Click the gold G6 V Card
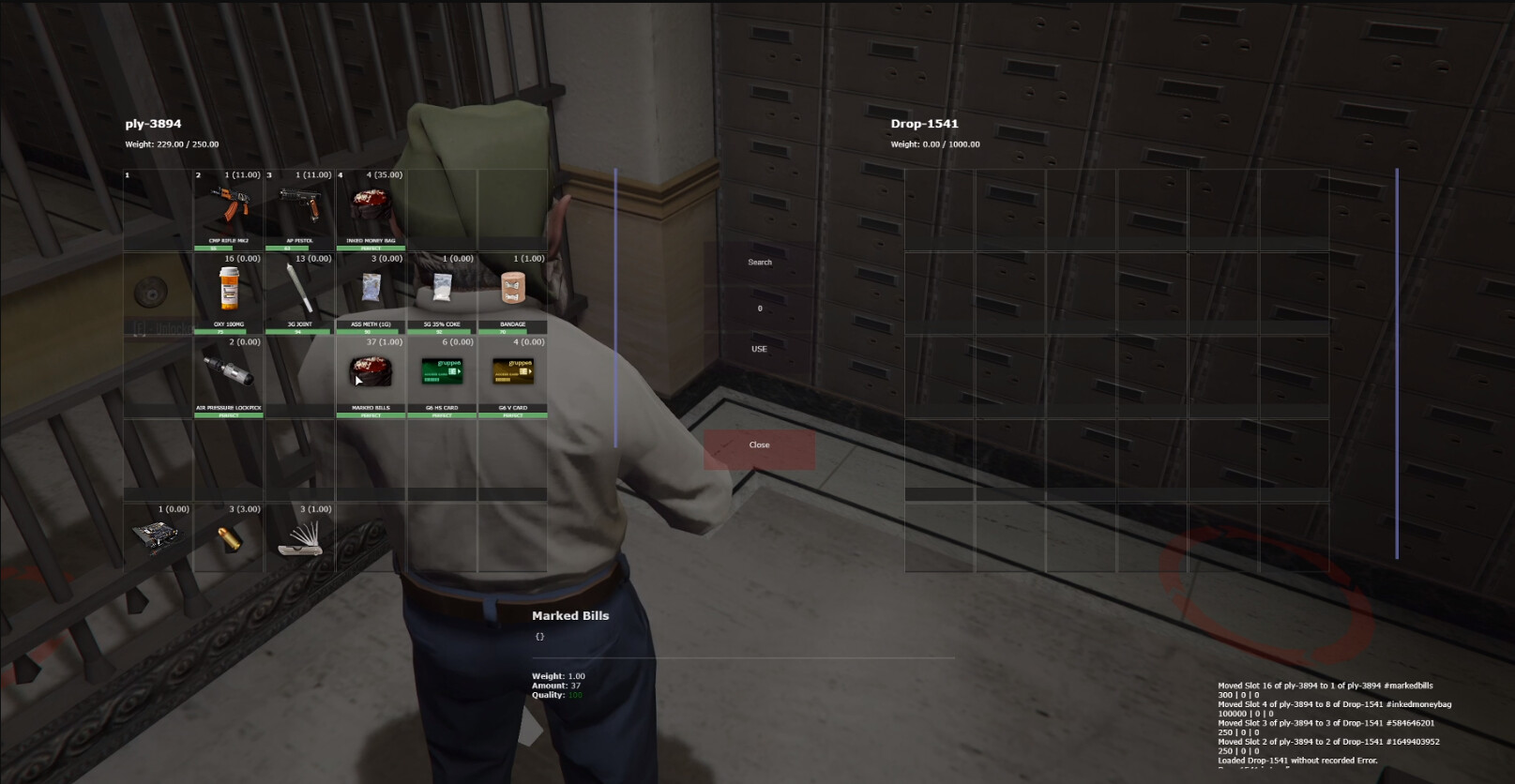1515x784 pixels. point(513,372)
